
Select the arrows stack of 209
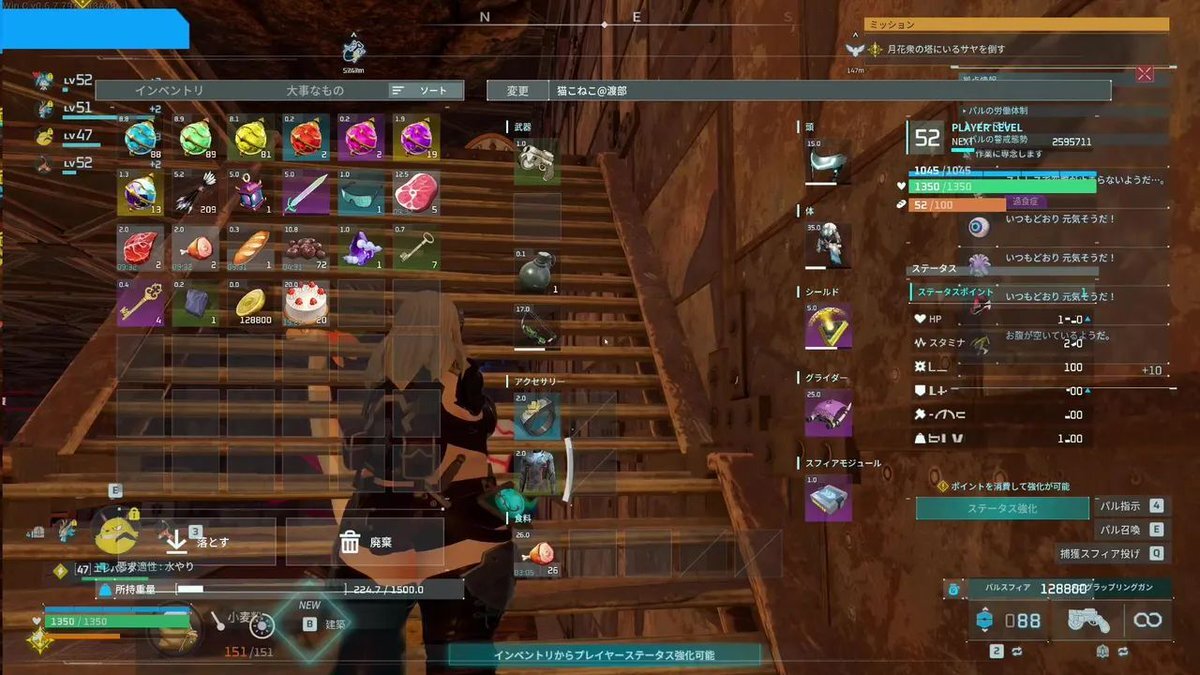[196, 192]
